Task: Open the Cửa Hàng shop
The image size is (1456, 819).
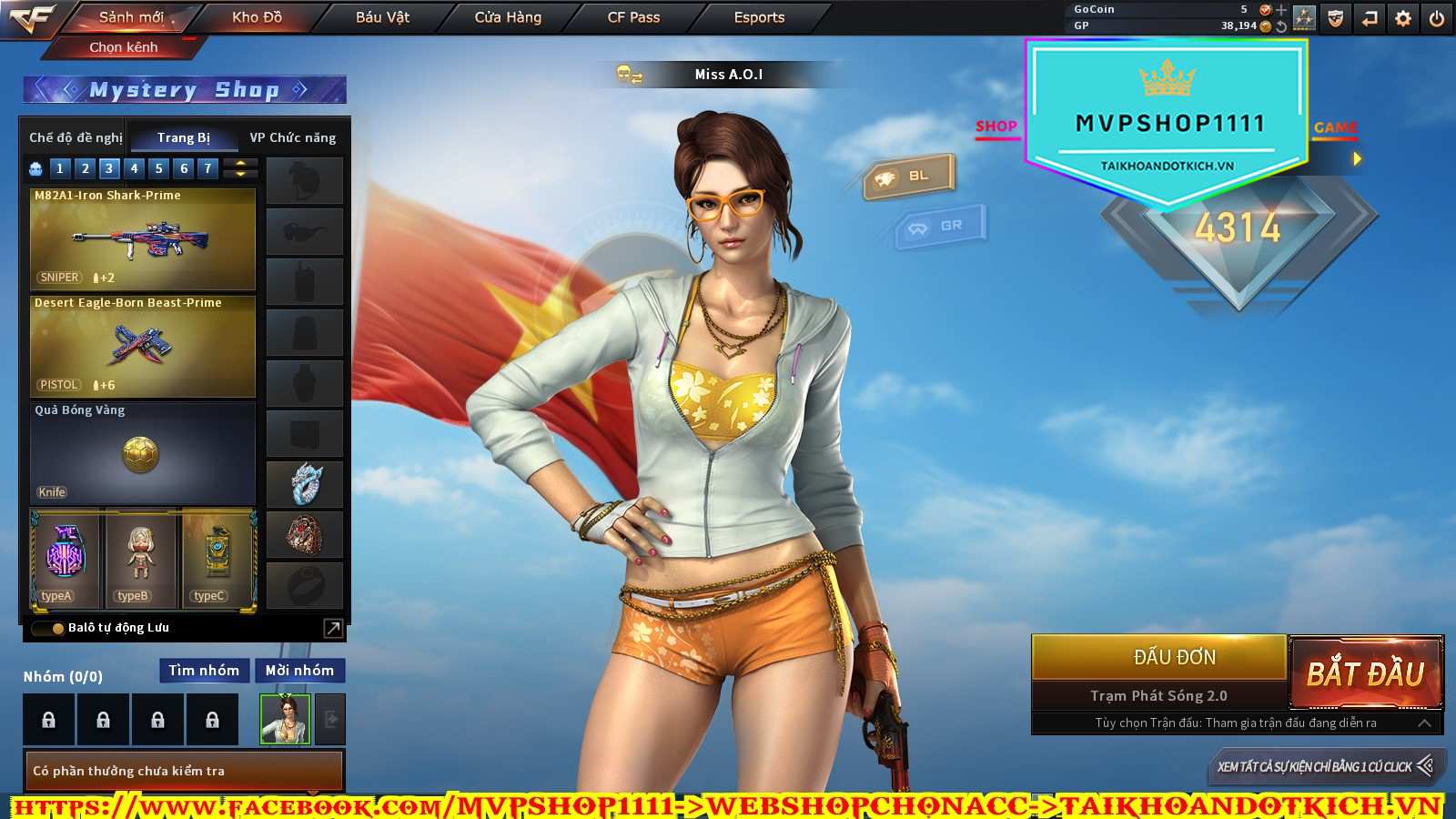Action: pos(508,17)
